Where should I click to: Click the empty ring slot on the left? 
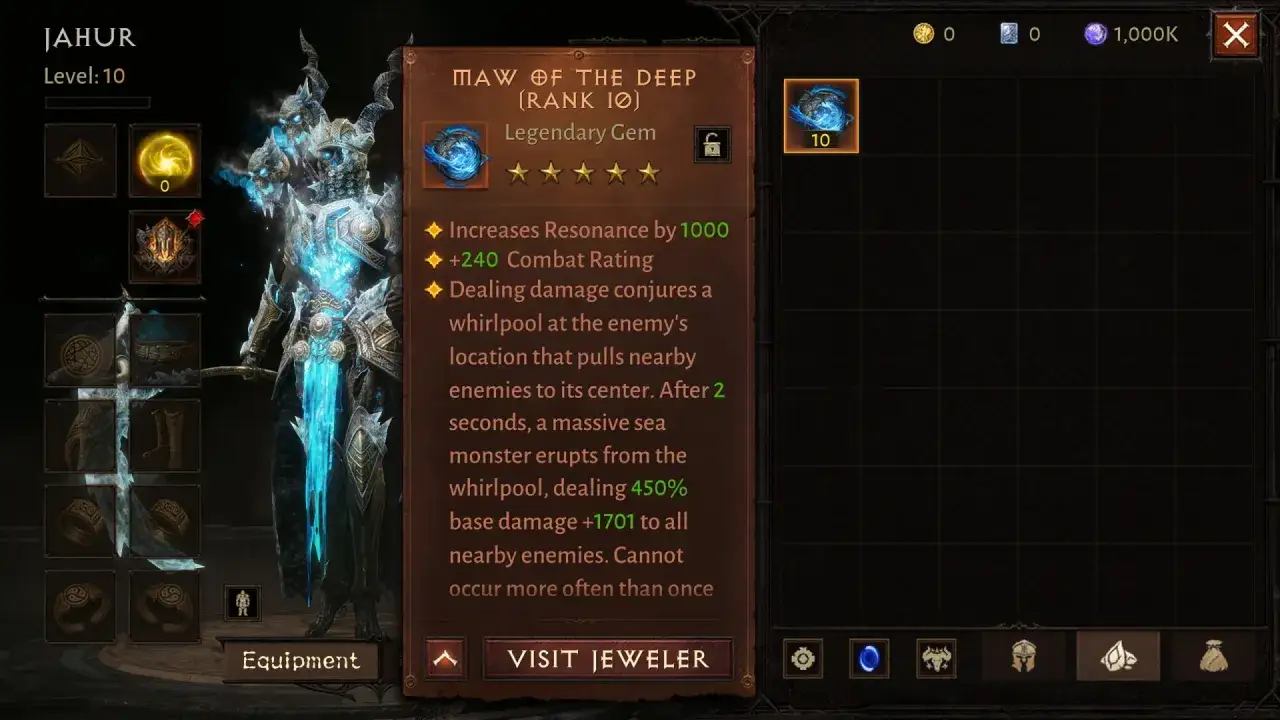pos(80,520)
